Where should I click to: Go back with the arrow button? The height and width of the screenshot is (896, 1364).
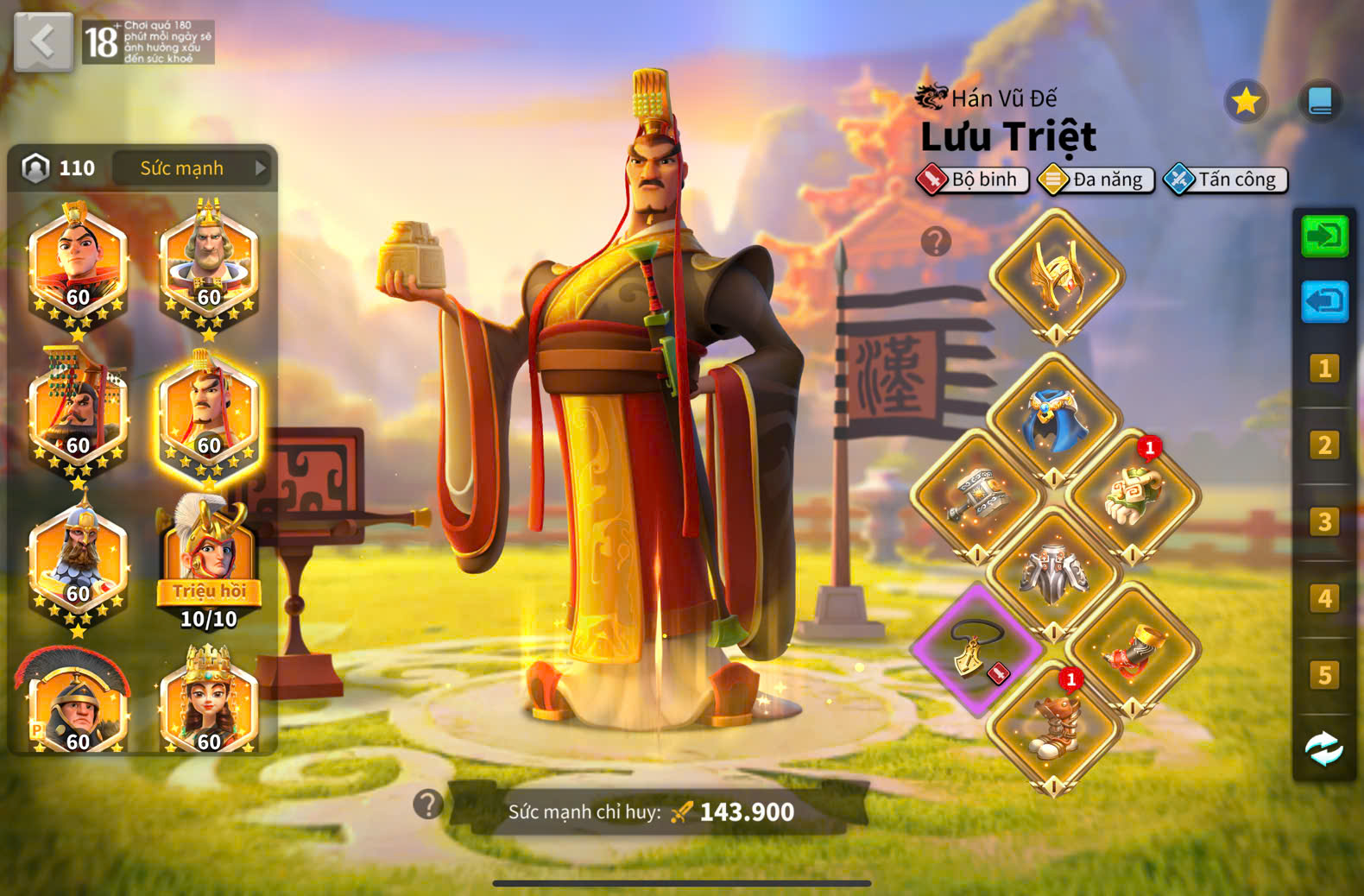pos(43,41)
